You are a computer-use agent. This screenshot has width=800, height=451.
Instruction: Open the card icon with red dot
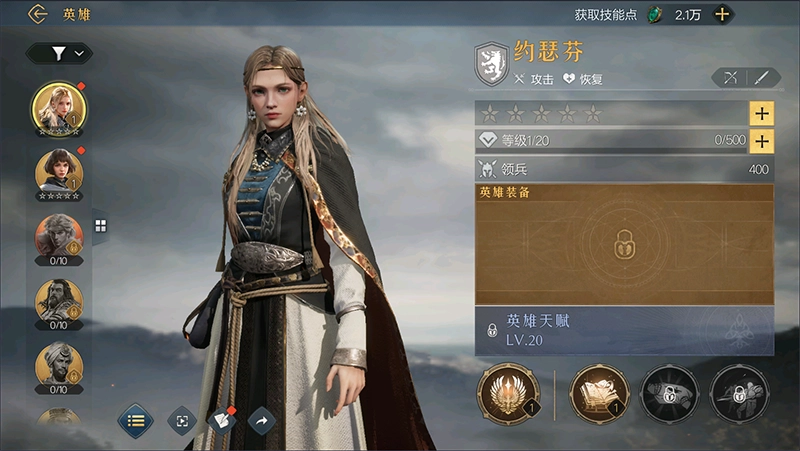click(222, 421)
